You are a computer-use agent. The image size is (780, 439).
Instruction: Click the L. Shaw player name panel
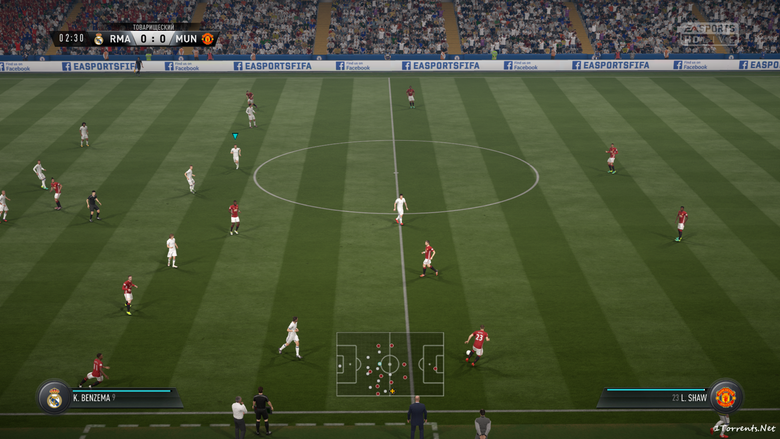(655, 398)
